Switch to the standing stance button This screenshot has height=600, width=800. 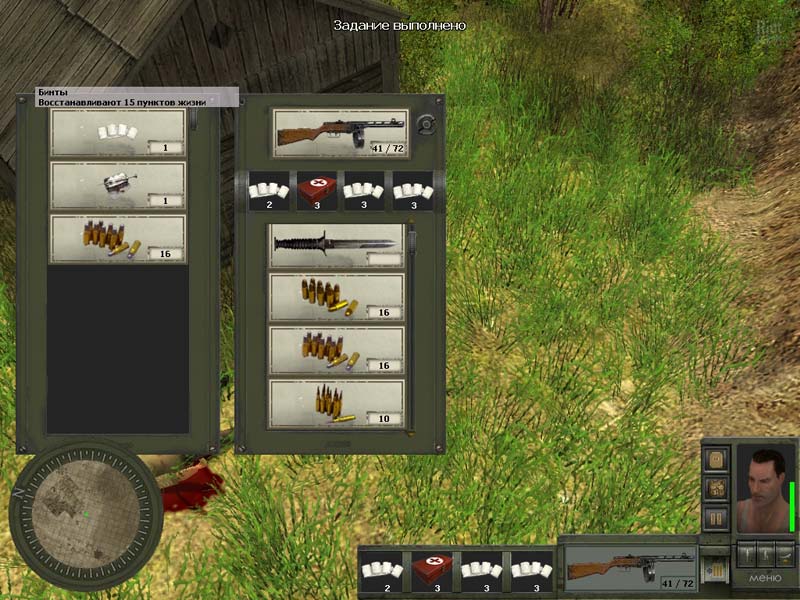tap(747, 553)
